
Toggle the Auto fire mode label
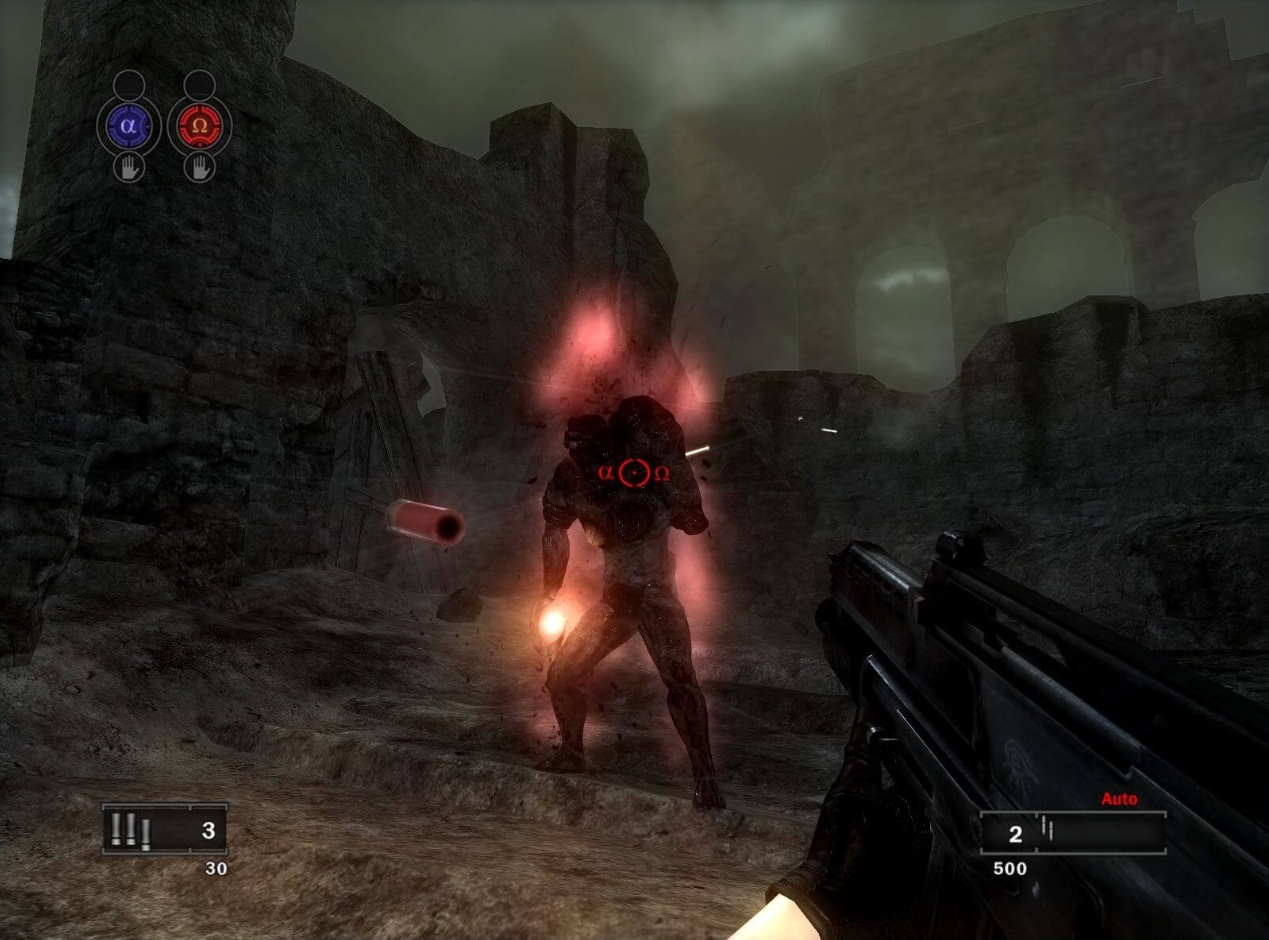coord(1119,799)
